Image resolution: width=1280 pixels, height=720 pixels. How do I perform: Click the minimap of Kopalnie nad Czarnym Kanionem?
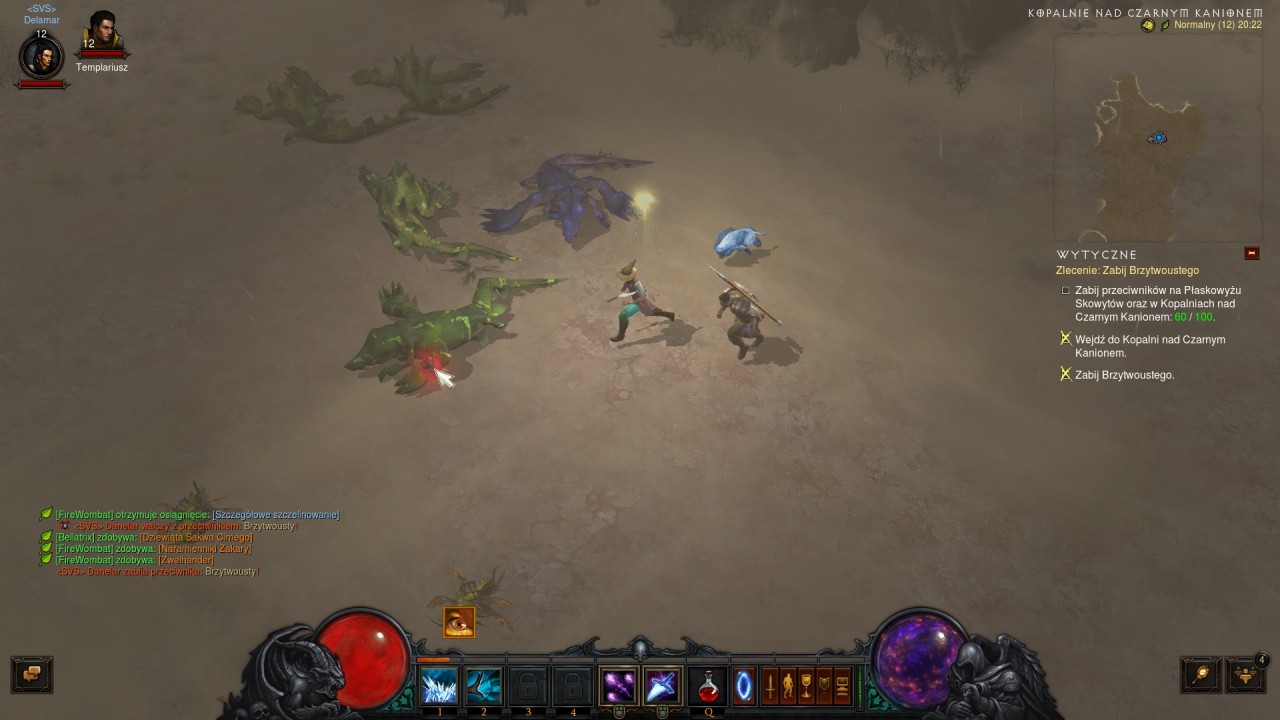(1157, 137)
